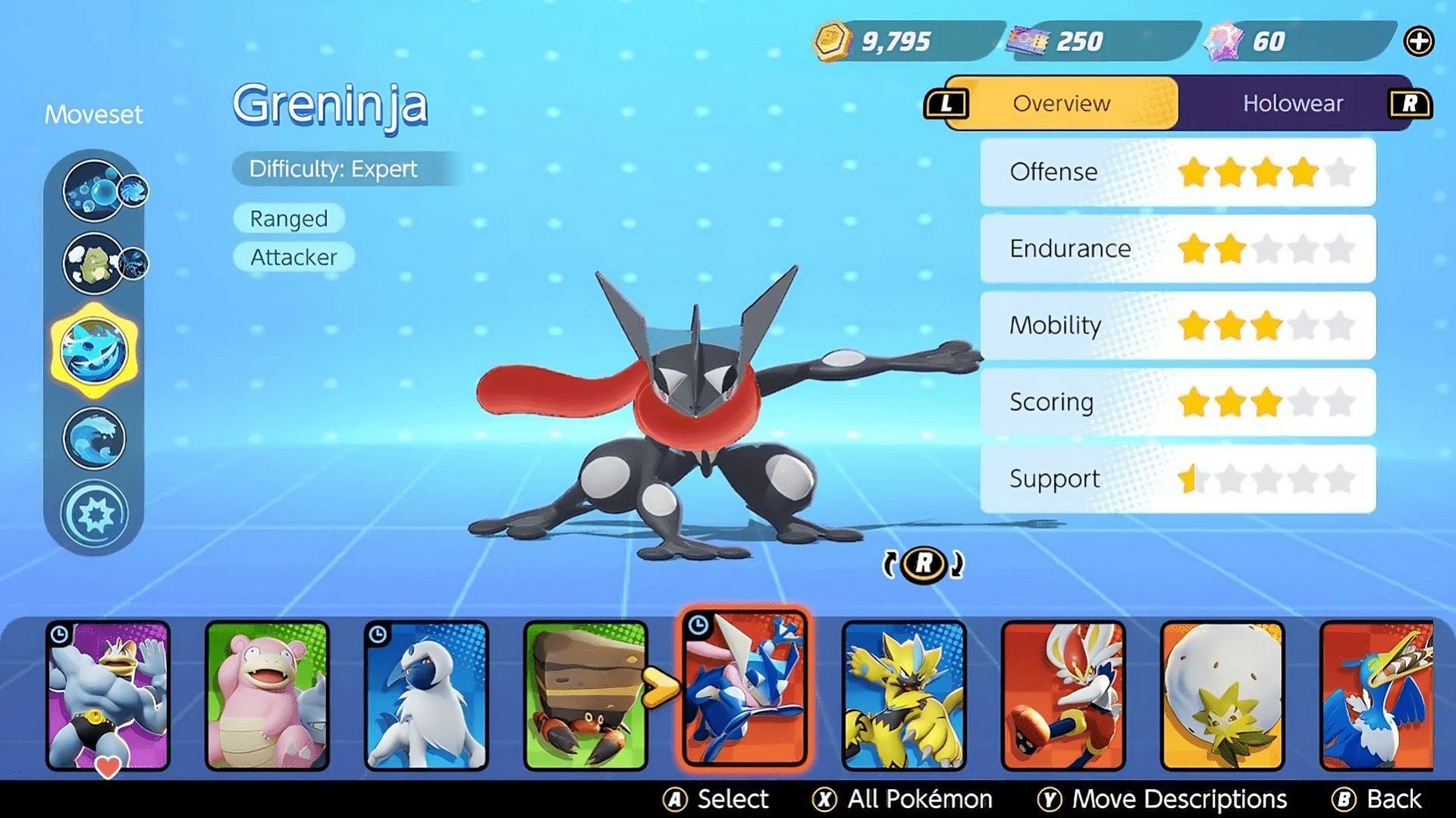1456x818 pixels.
Task: Switch to the Holowear tab
Action: pos(1293,104)
